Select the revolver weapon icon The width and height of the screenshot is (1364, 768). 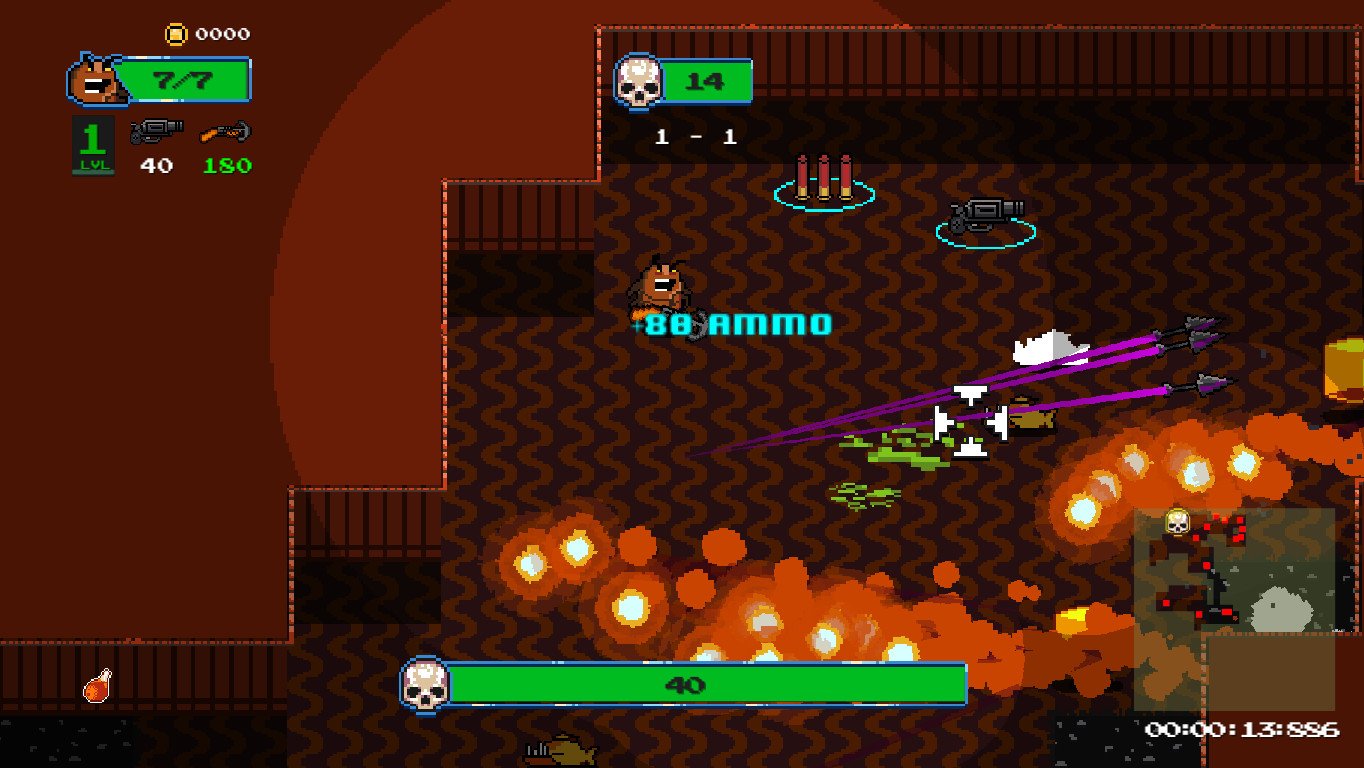coord(157,131)
